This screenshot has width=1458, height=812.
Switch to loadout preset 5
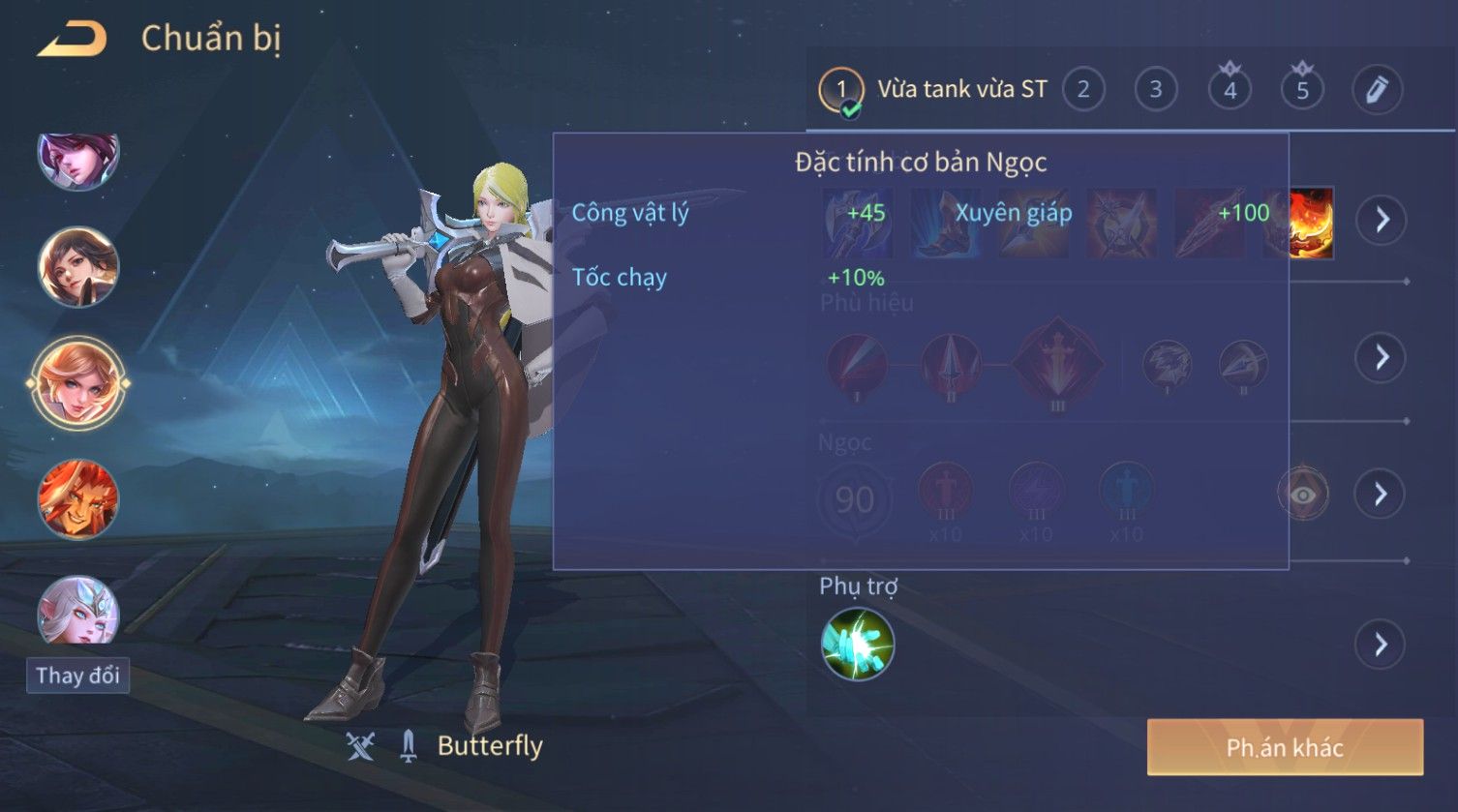(x=1302, y=90)
